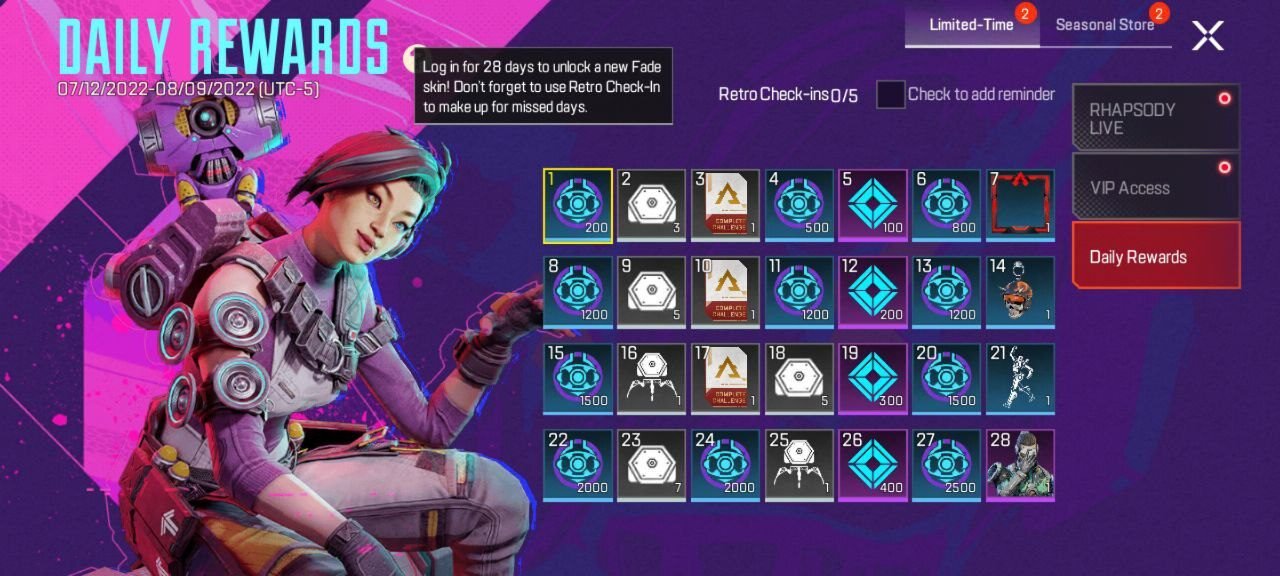1280x576 pixels.
Task: Select the day 26 diamond reward of 400
Action: [873, 465]
